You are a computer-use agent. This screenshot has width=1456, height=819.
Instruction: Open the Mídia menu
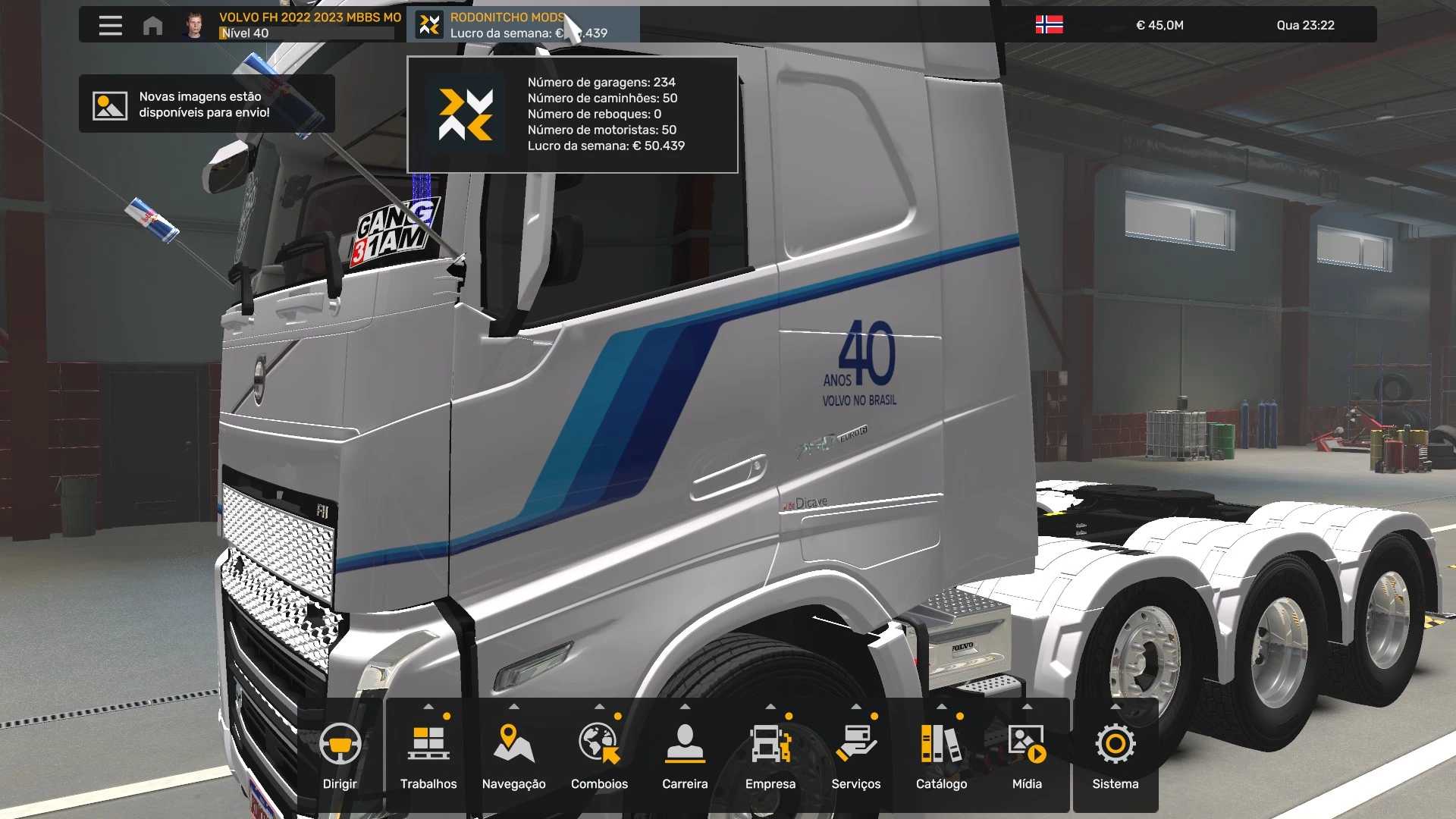tap(1027, 755)
